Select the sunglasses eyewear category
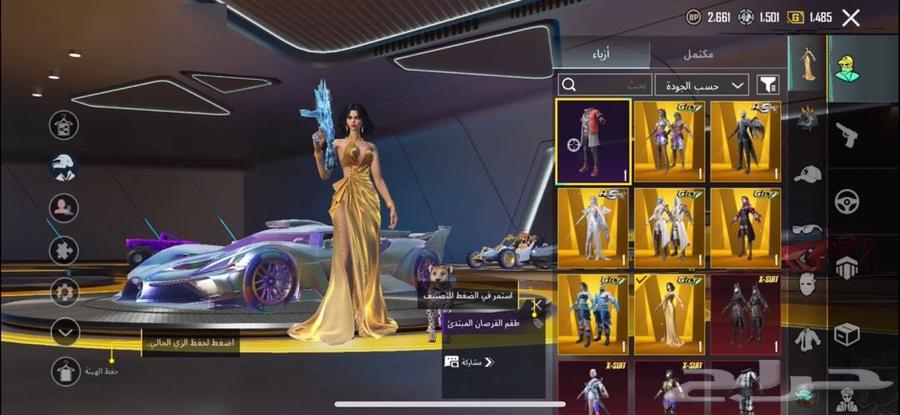This screenshot has width=900, height=415. pyautogui.click(x=807, y=229)
